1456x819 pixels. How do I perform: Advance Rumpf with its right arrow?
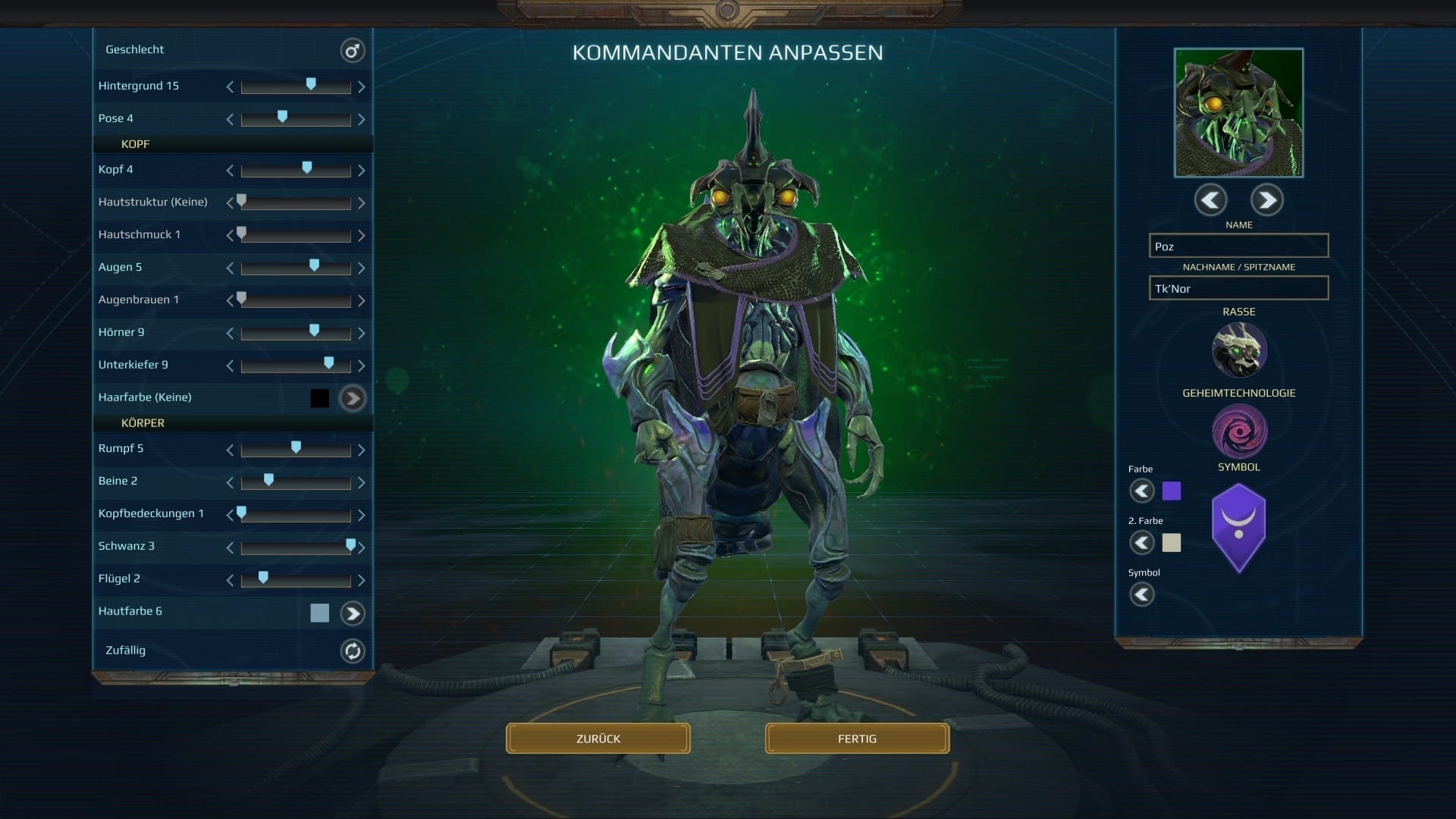pyautogui.click(x=362, y=450)
